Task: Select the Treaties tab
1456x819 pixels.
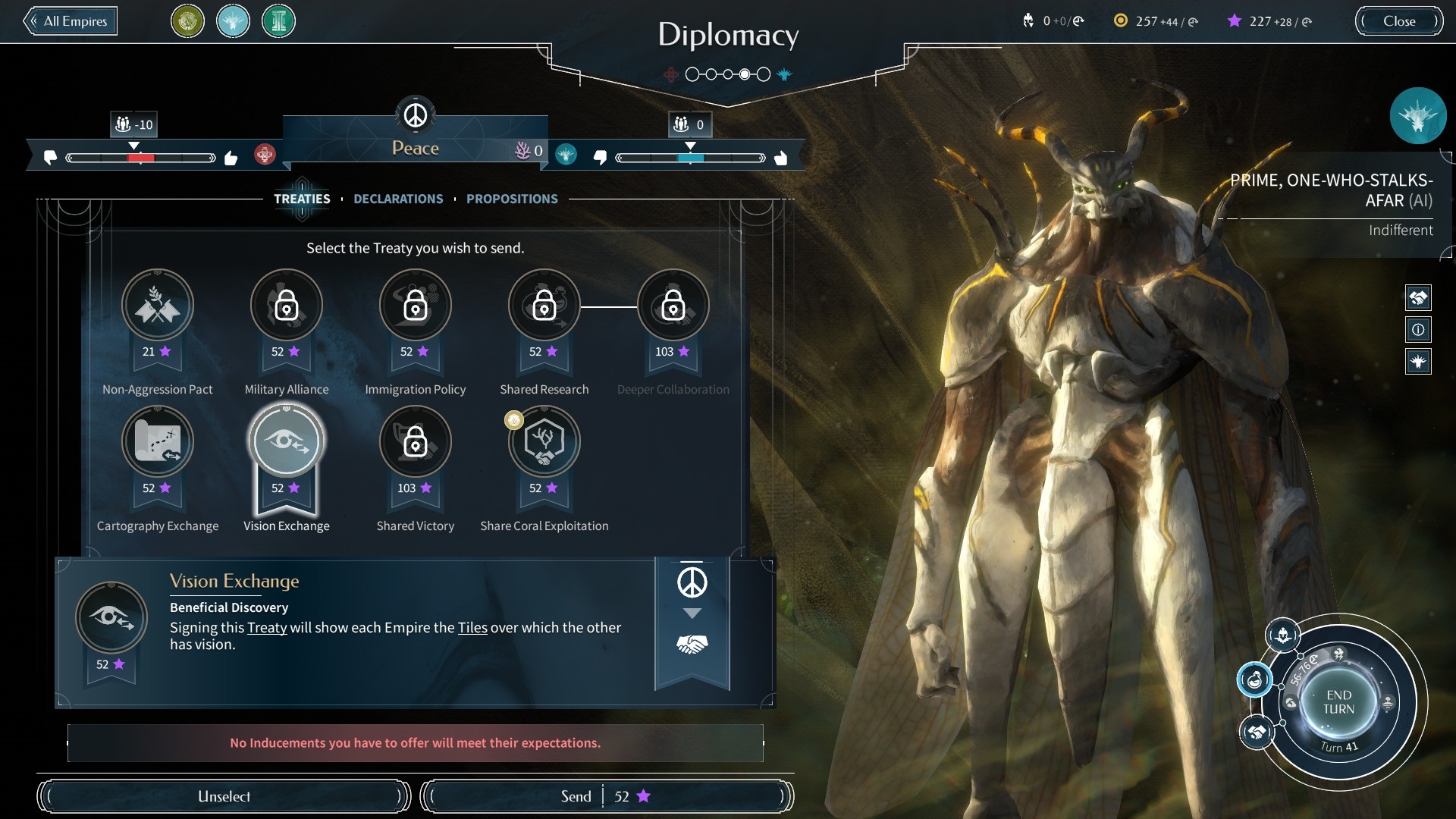Action: pyautogui.click(x=302, y=199)
